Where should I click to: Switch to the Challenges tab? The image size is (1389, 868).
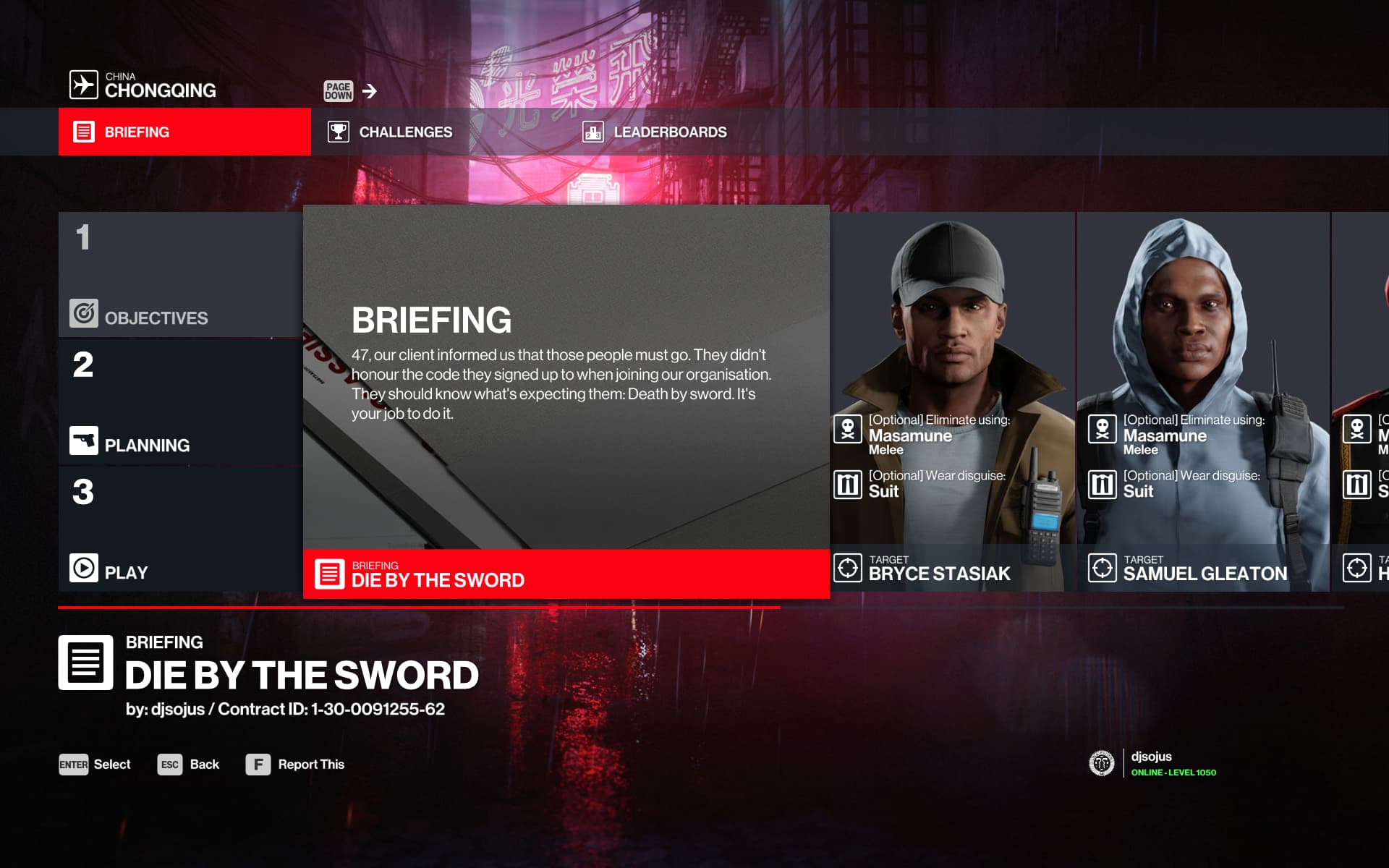pos(391,132)
